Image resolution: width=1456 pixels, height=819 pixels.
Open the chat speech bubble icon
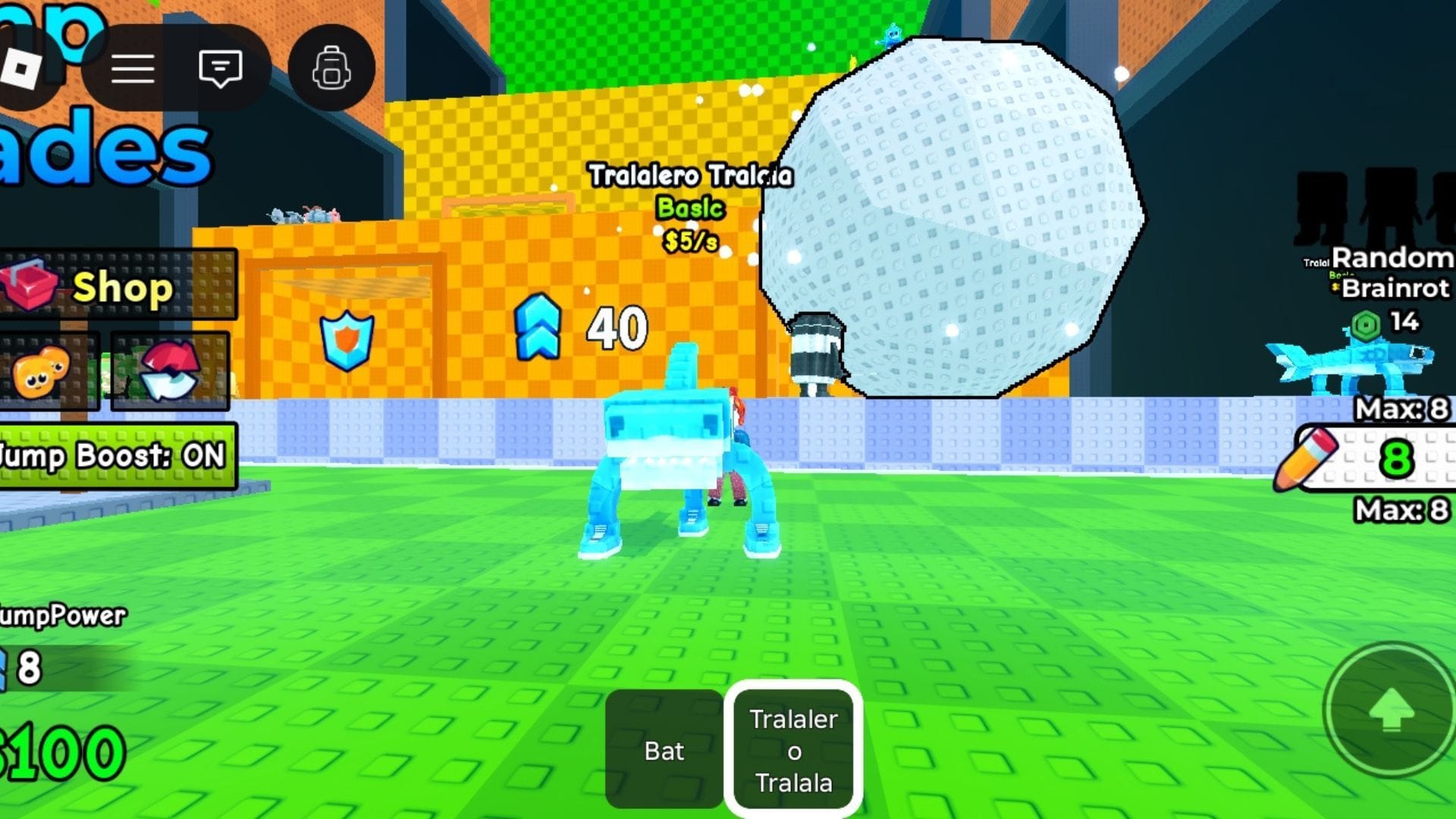click(x=220, y=67)
